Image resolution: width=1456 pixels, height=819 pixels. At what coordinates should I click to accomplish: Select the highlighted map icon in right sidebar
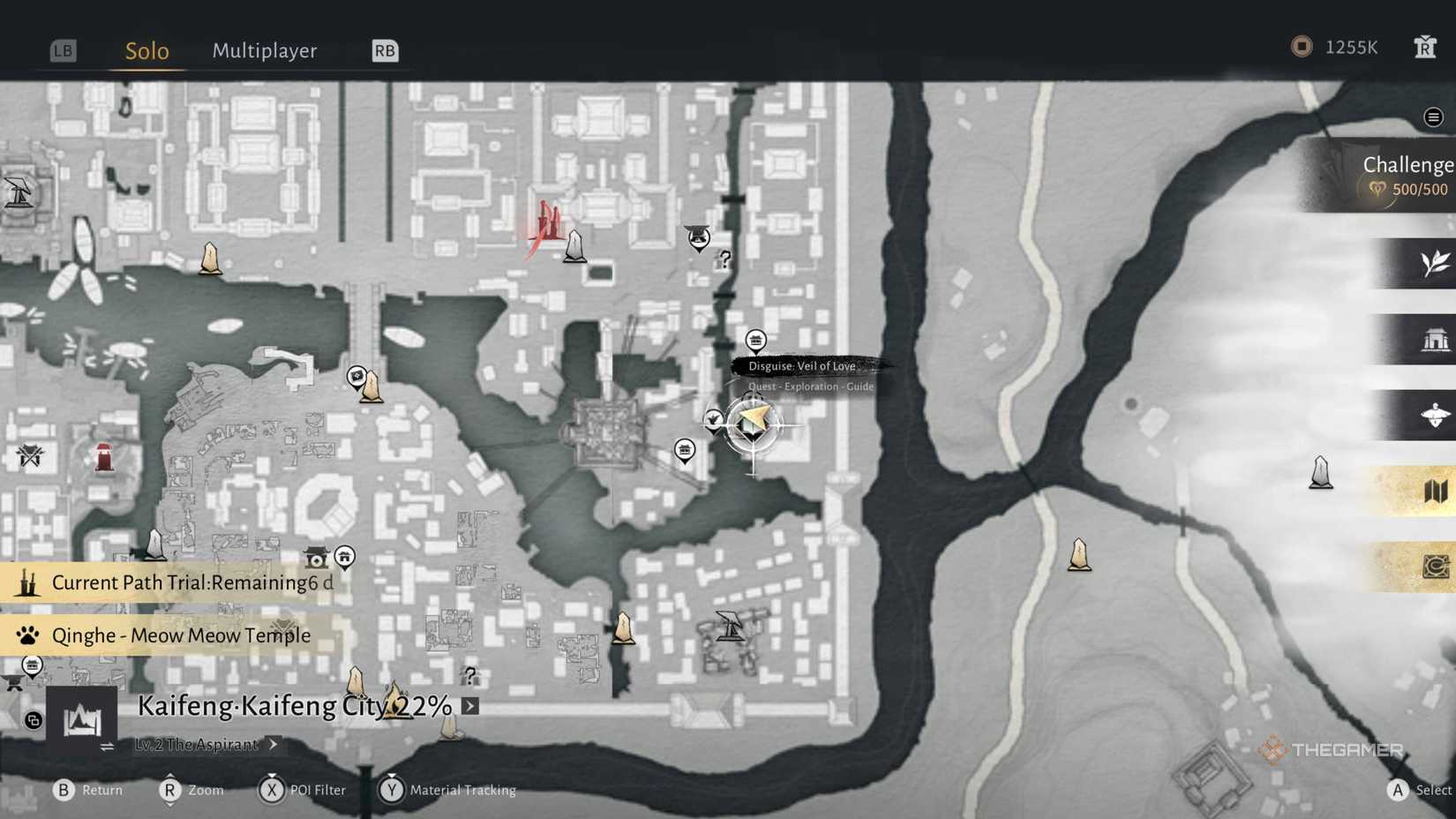click(x=1437, y=490)
